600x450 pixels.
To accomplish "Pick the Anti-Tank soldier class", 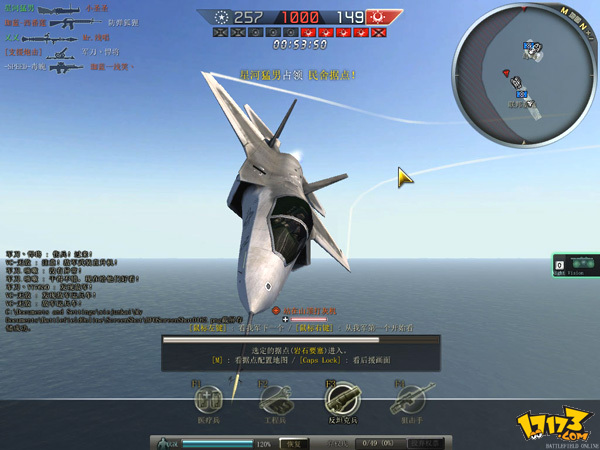I will tap(340, 399).
